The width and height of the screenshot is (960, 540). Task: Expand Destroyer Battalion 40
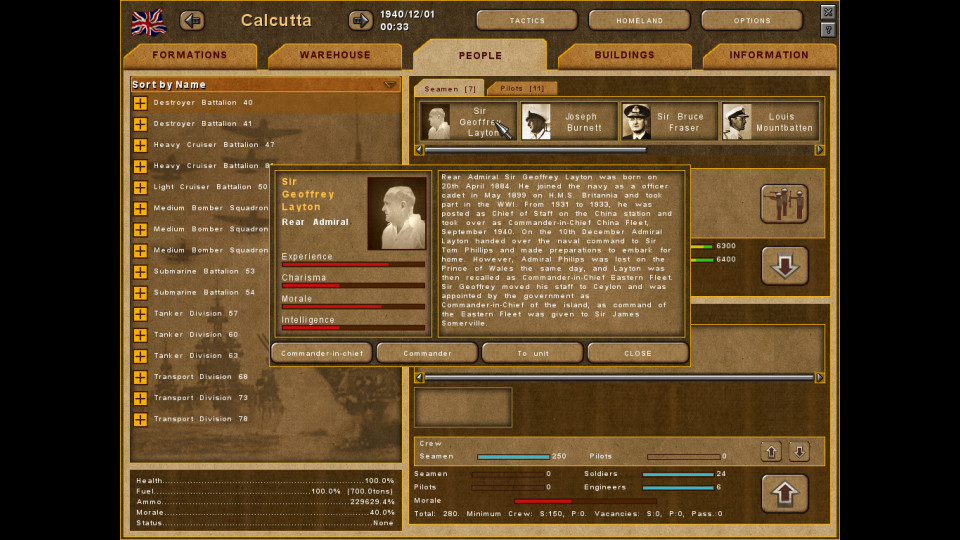(140, 103)
